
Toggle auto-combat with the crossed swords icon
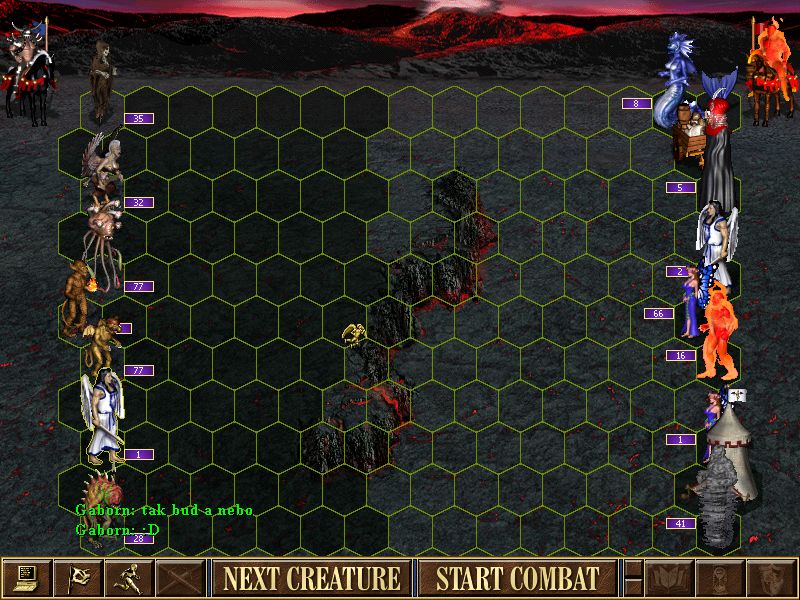pos(180,578)
